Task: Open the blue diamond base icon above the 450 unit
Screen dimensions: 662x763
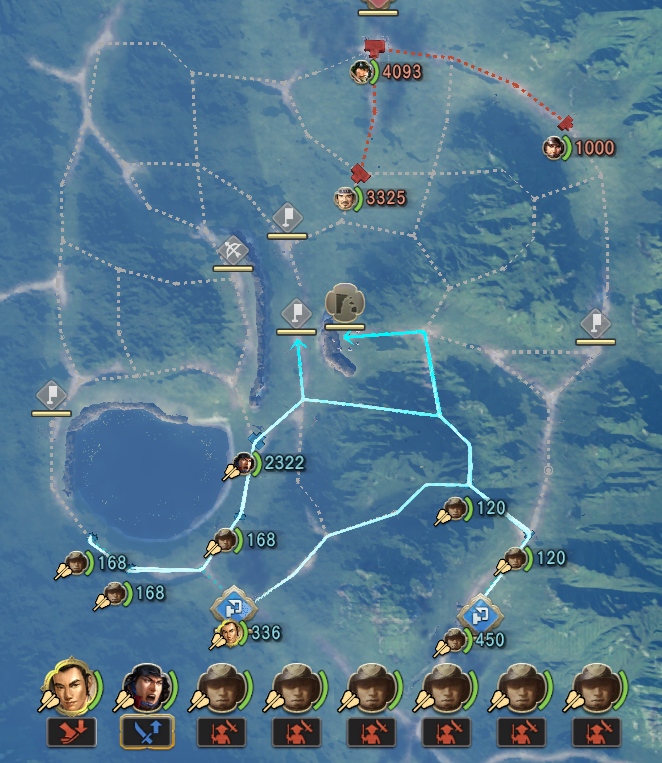Action: coord(479,612)
